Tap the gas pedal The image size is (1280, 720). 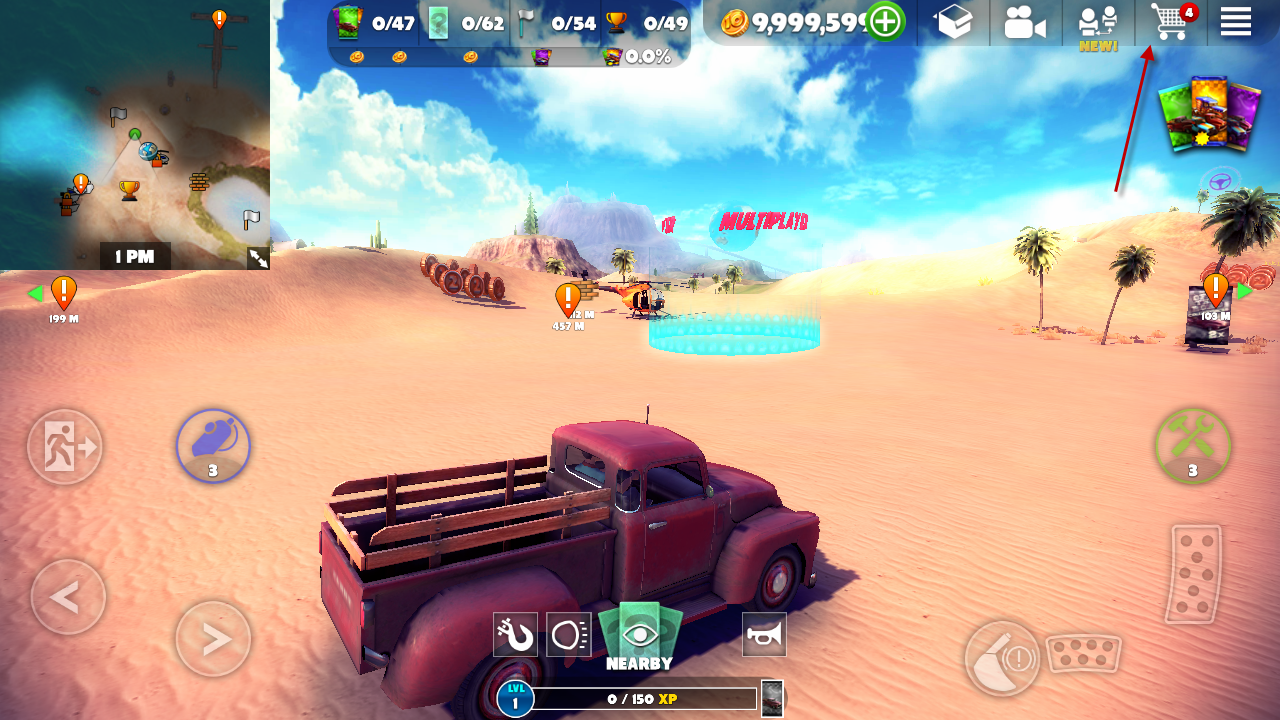pos(1195,575)
